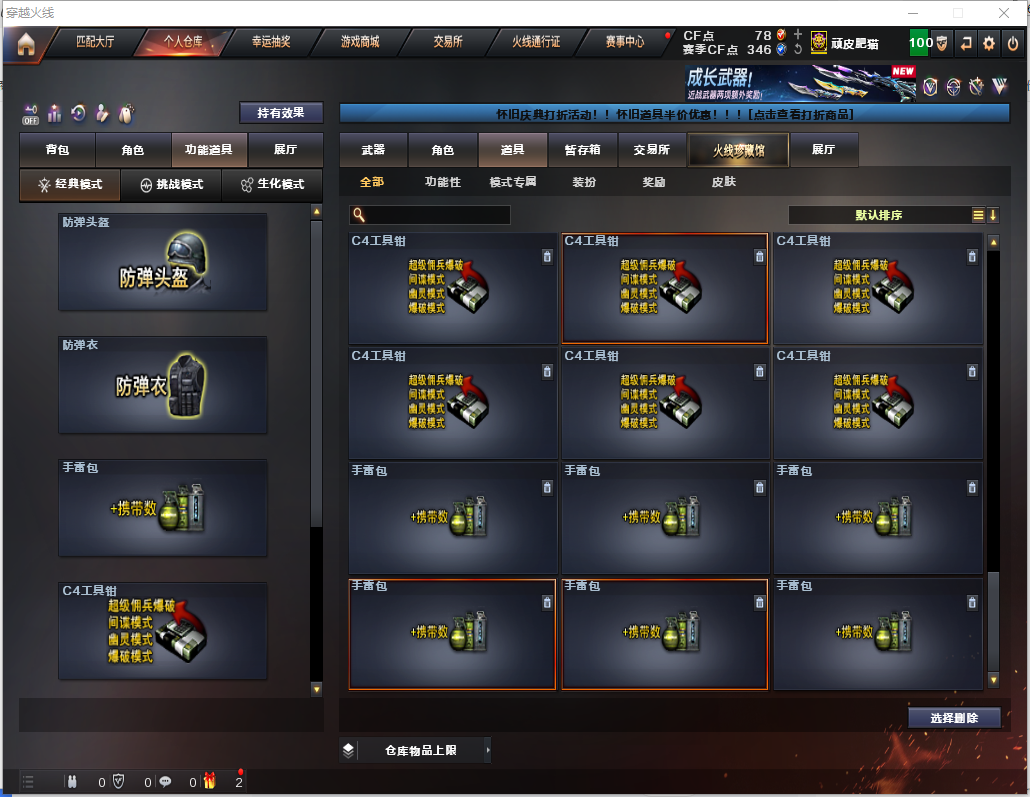Open the 交易所 top navigation menu
Viewport: 1030px width, 797px height.
click(x=447, y=42)
